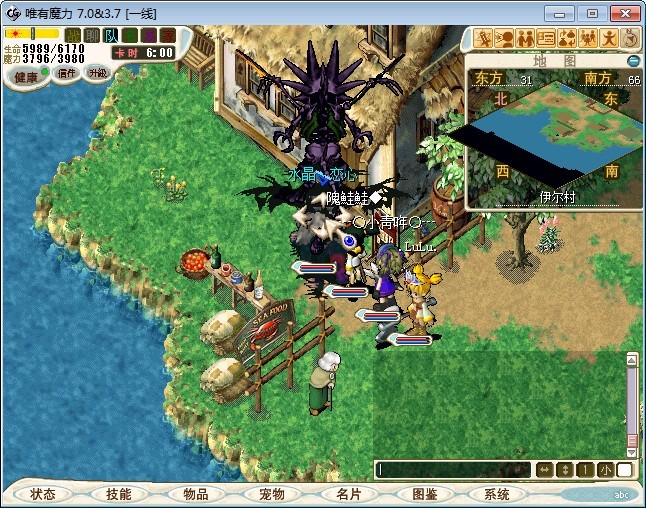This screenshot has height=508, width=646.
Task: Collapse the 地图 minimap panel
Action: pos(633,61)
